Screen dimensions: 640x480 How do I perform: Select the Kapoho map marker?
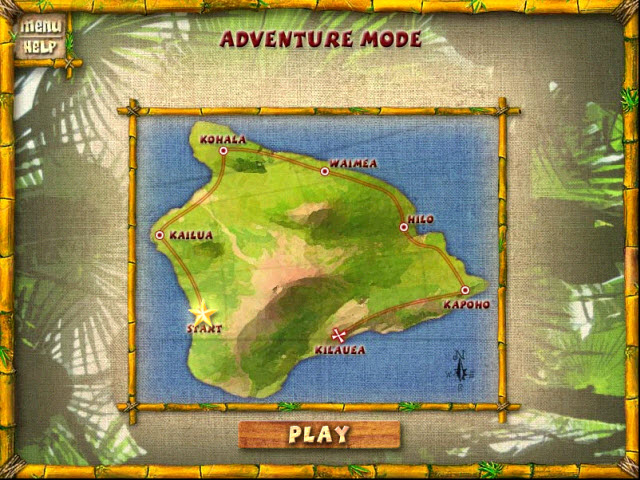coord(465,290)
